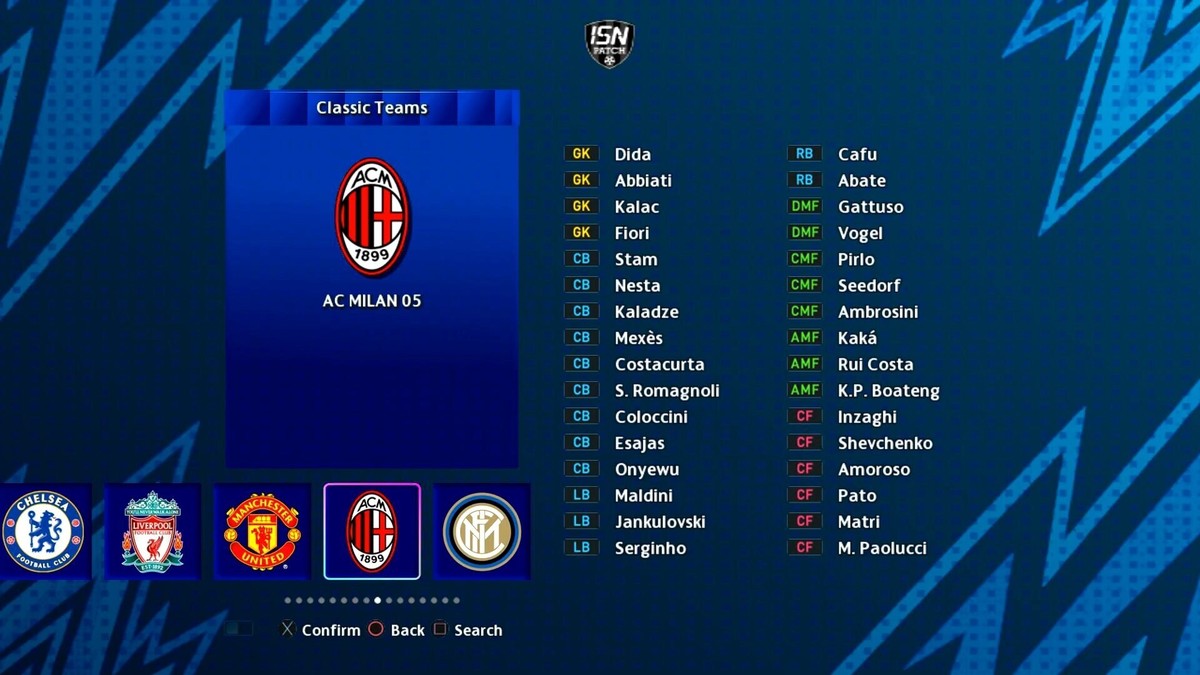
Task: Select goalkeeper Dida in the roster
Action: point(632,154)
